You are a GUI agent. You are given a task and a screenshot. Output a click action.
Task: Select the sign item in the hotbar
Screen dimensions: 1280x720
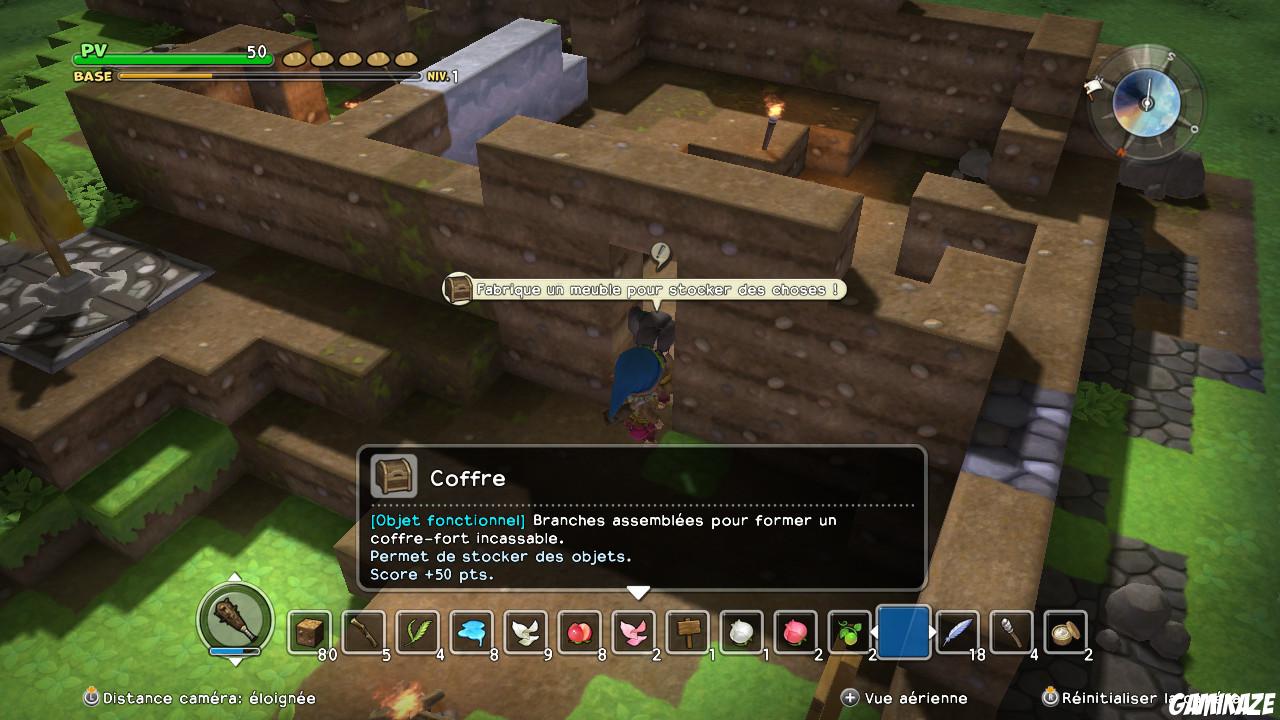coord(687,632)
